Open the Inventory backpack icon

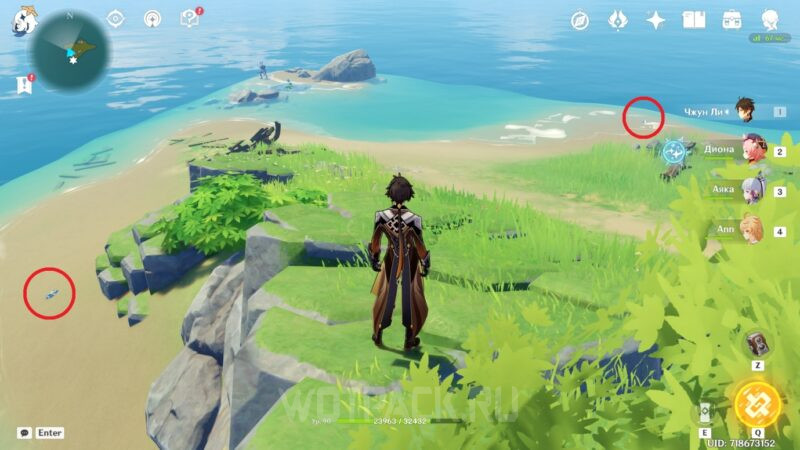click(x=732, y=20)
